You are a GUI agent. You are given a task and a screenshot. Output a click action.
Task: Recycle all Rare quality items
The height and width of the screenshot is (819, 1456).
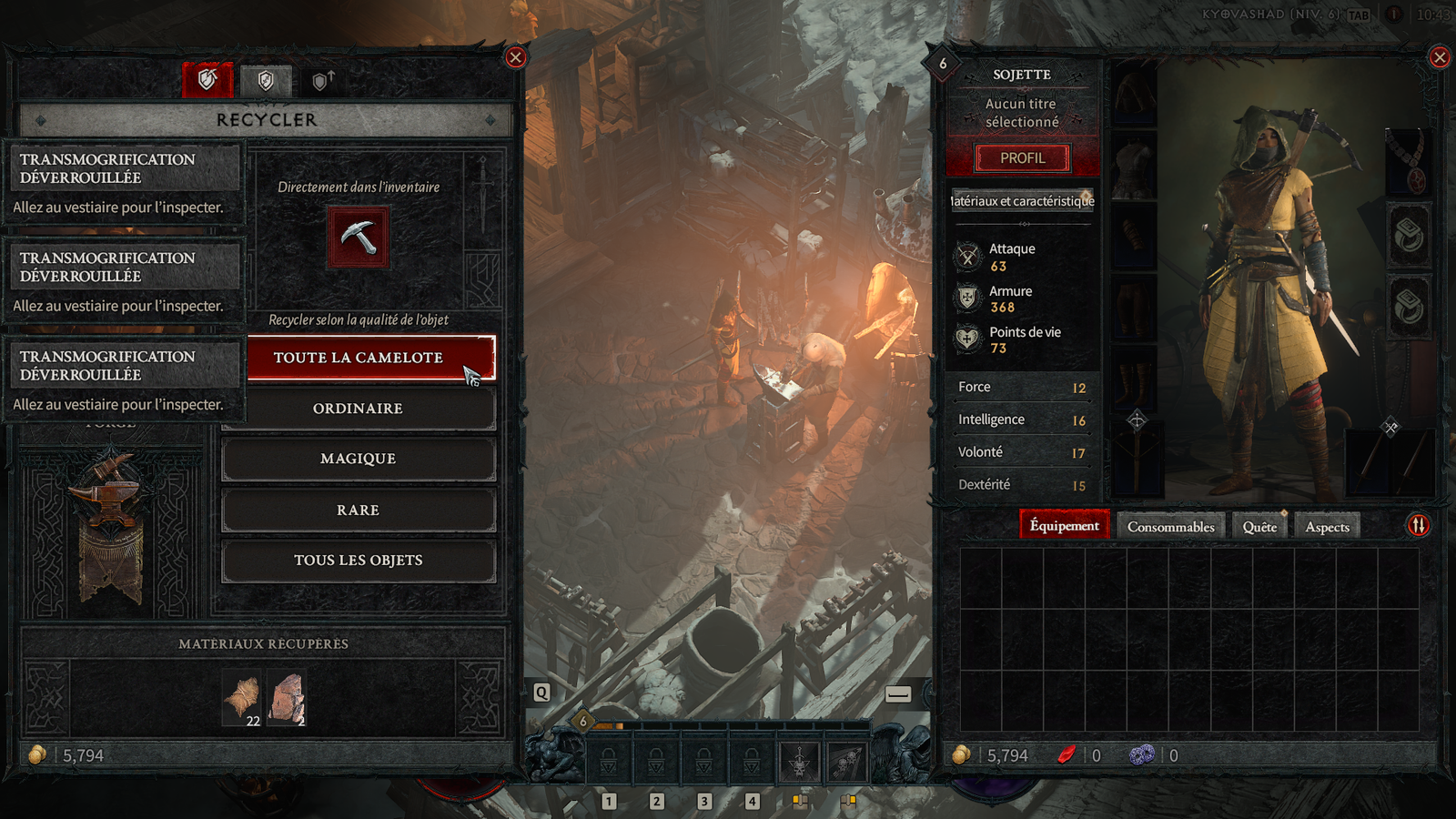359,510
